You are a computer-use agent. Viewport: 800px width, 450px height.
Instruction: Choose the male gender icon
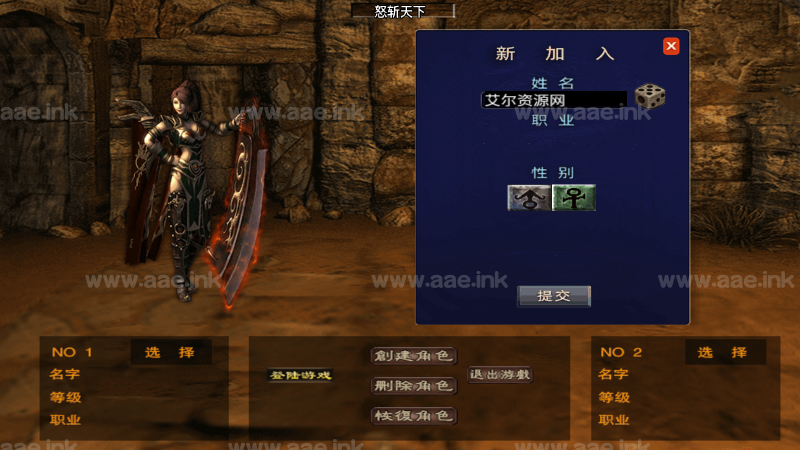click(x=528, y=197)
